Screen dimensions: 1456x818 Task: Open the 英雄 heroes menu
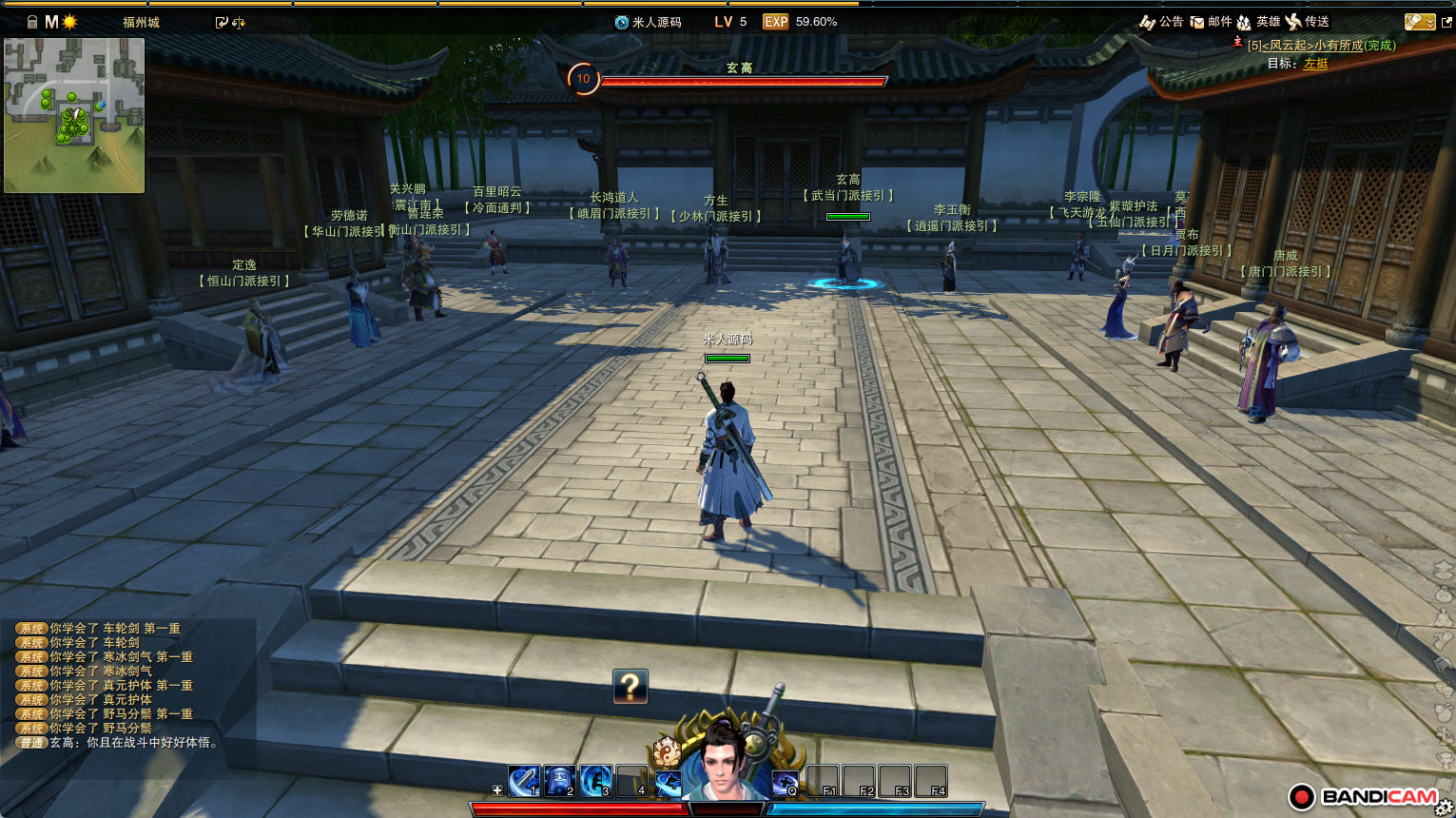click(x=1258, y=22)
